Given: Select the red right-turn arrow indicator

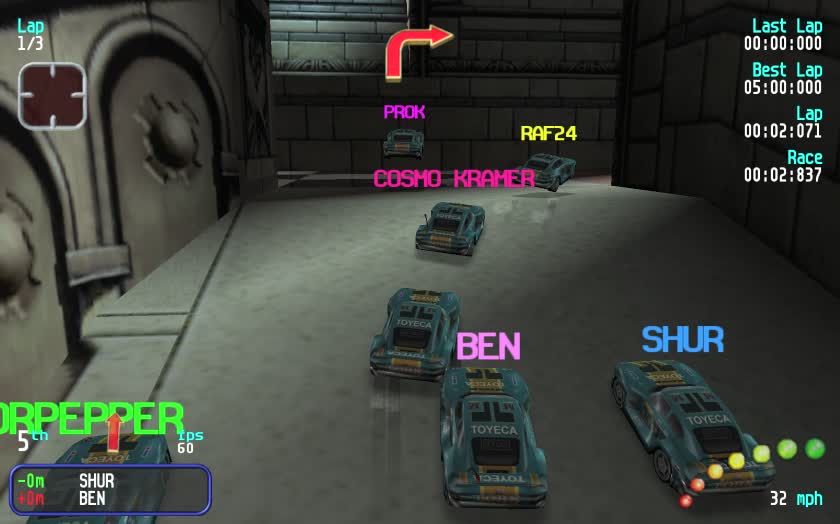Looking at the screenshot, I should 416,50.
